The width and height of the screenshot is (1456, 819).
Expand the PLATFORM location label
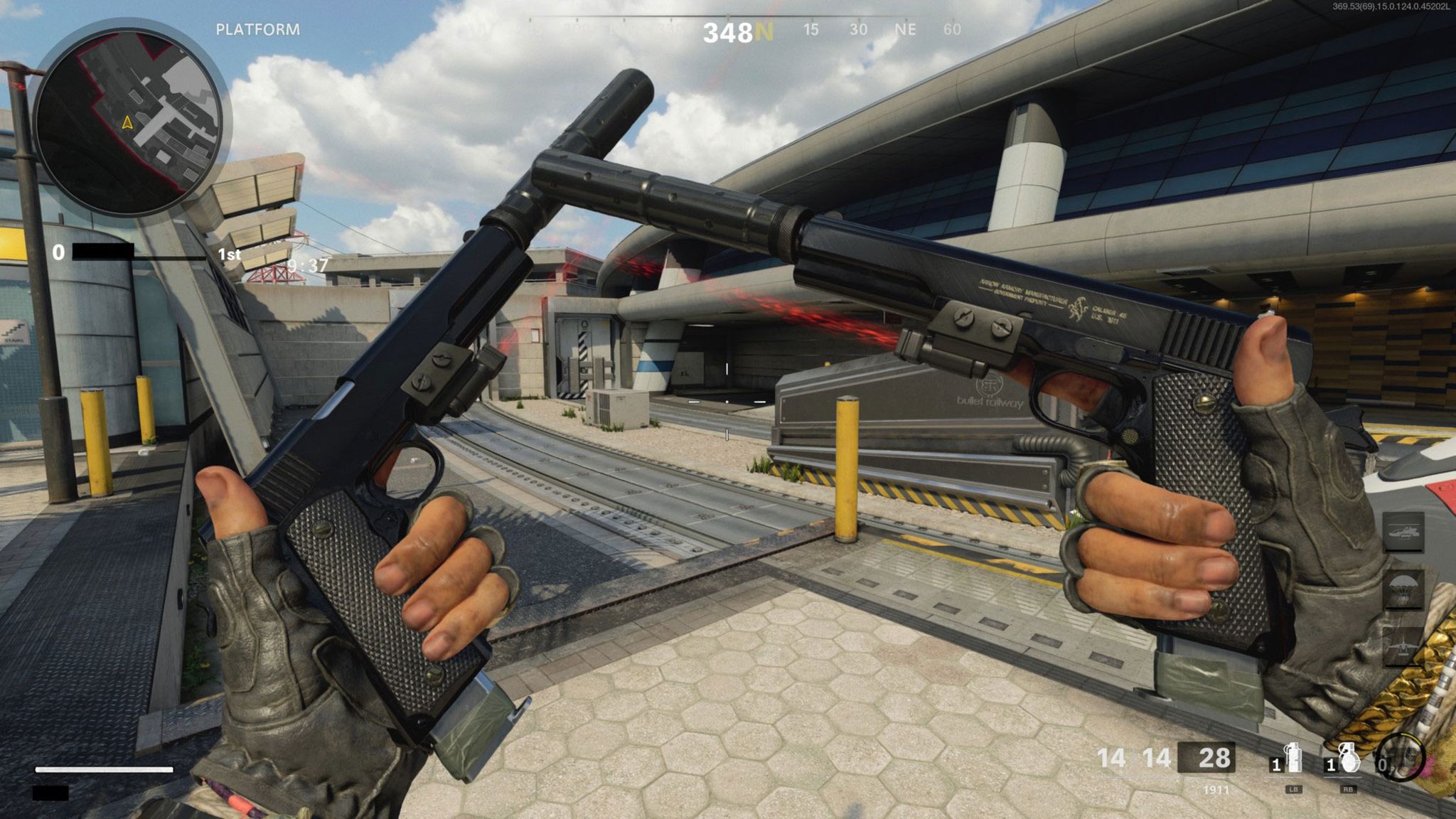click(258, 30)
